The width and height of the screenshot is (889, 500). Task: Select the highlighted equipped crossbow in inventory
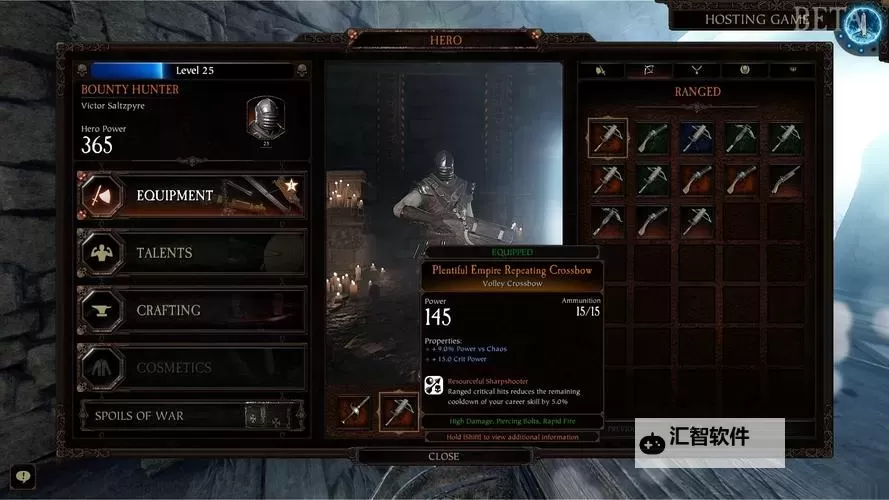(x=607, y=138)
